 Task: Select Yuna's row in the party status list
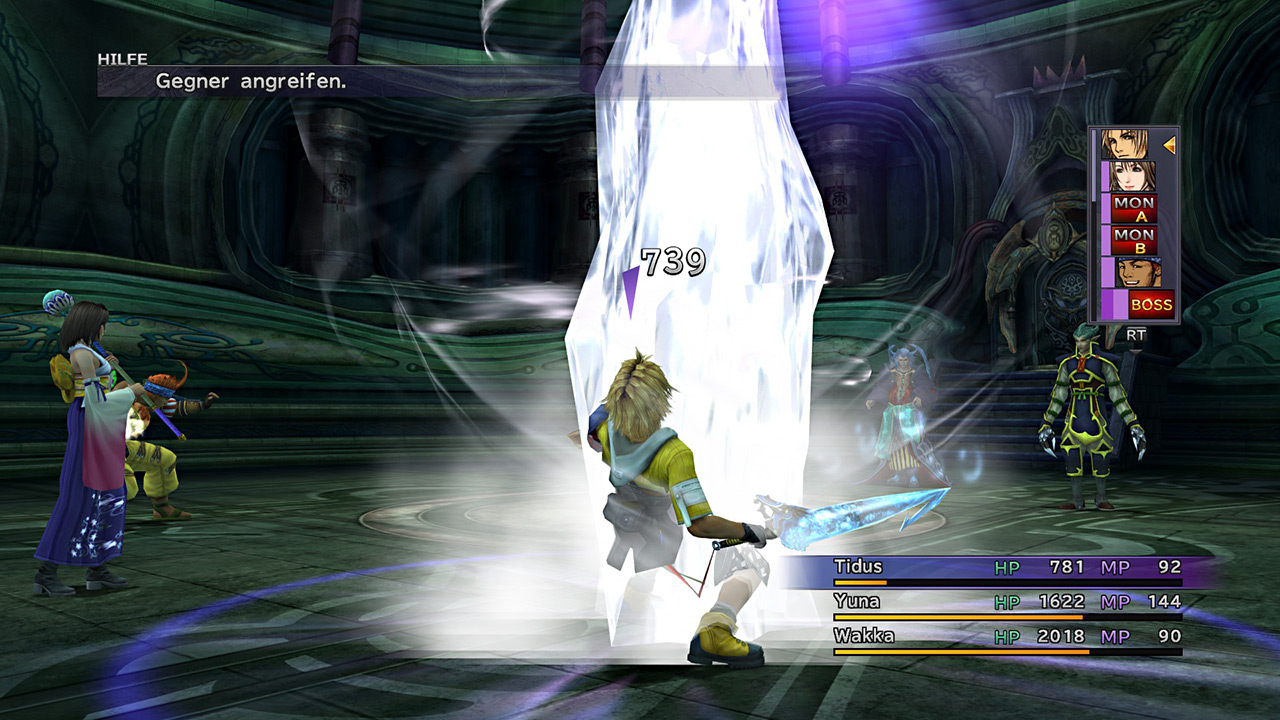tap(1007, 602)
